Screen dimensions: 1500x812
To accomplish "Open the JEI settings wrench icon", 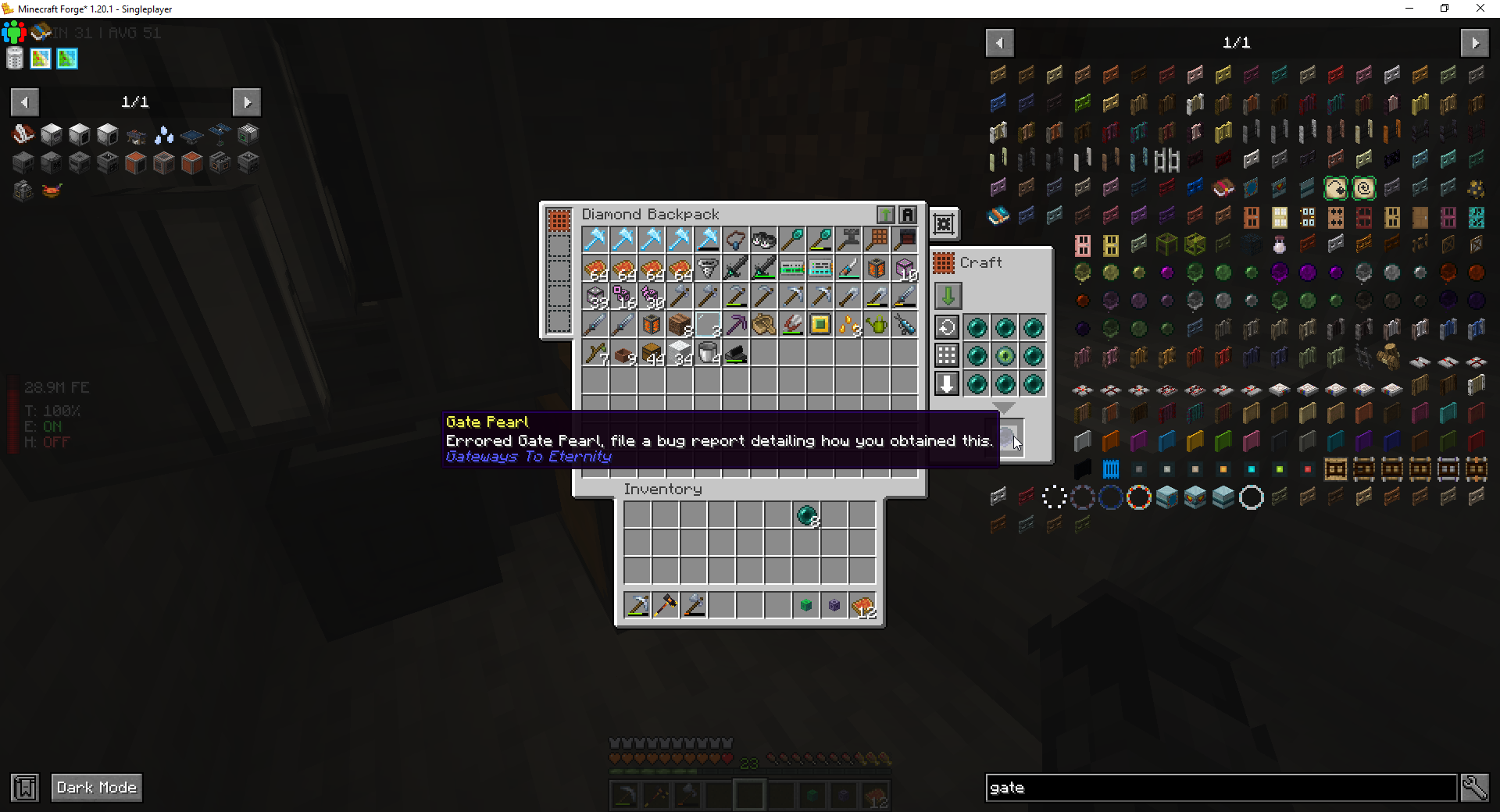I will [1475, 788].
